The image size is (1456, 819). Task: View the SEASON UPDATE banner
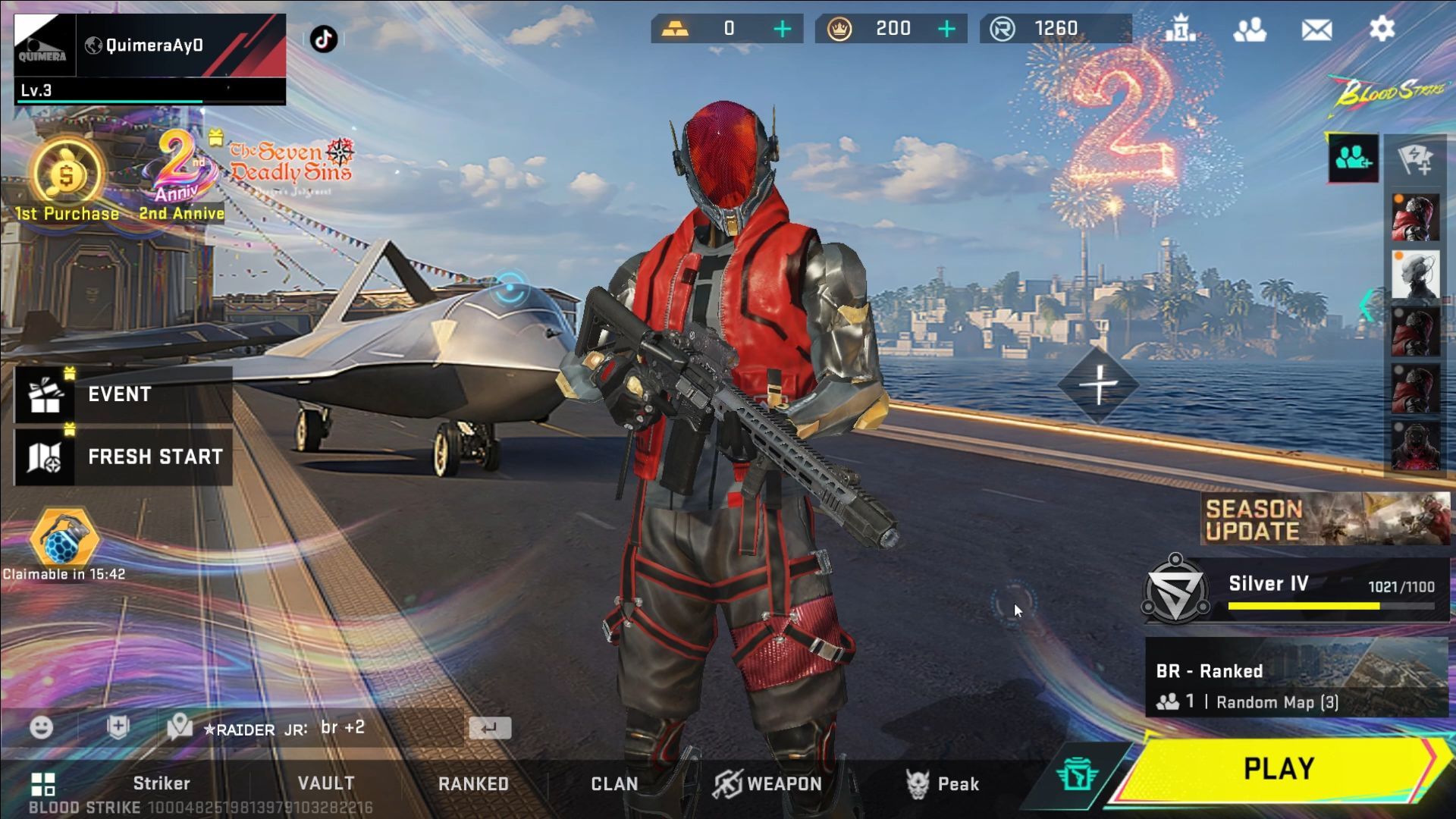coord(1325,519)
